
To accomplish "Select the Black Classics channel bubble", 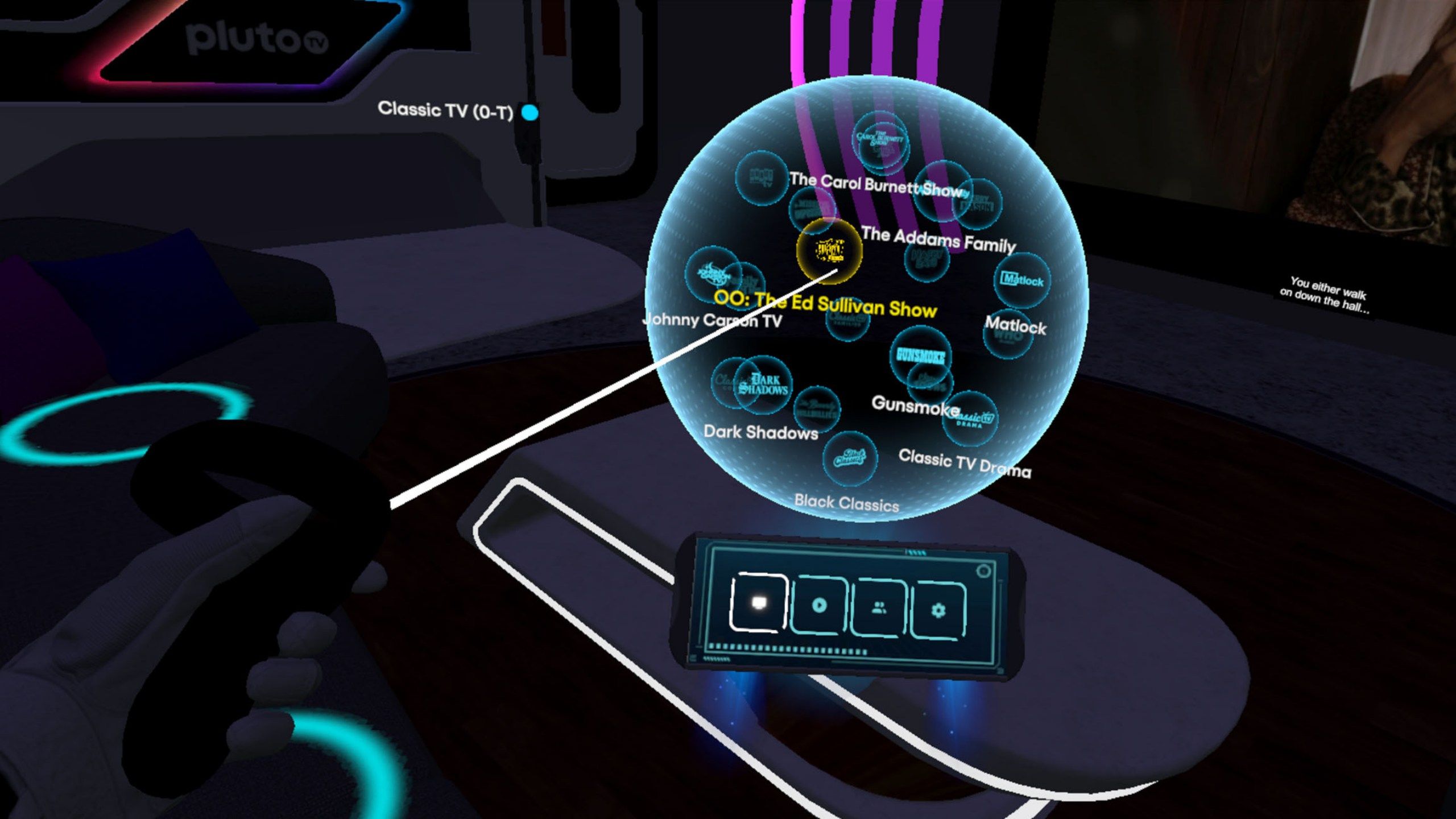I will click(850, 458).
